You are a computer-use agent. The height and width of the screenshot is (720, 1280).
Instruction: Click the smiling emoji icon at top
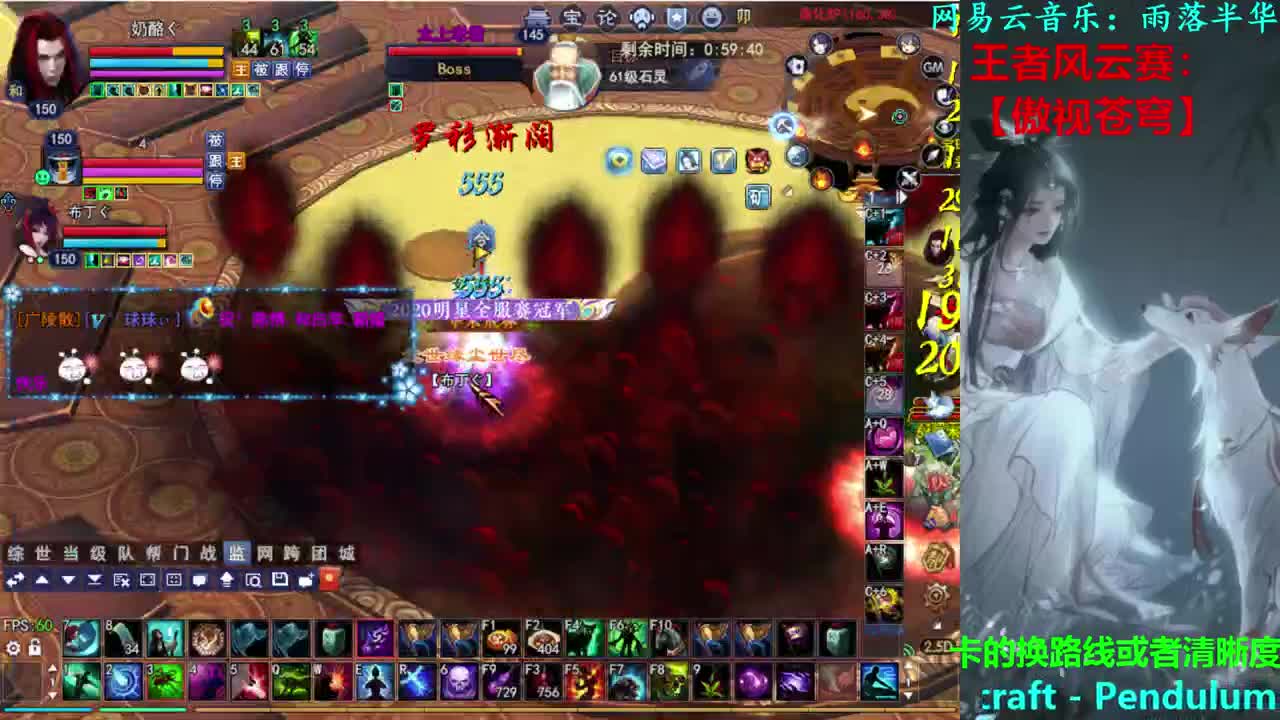click(709, 18)
